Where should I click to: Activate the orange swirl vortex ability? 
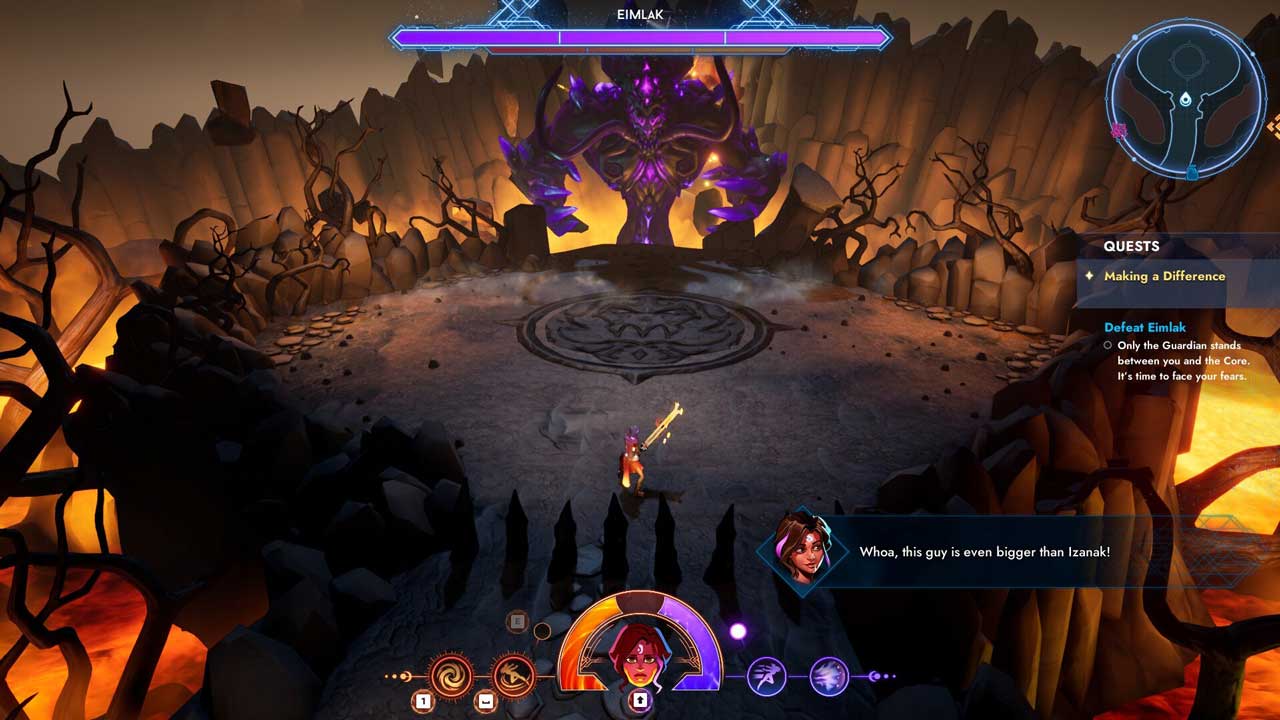450,676
